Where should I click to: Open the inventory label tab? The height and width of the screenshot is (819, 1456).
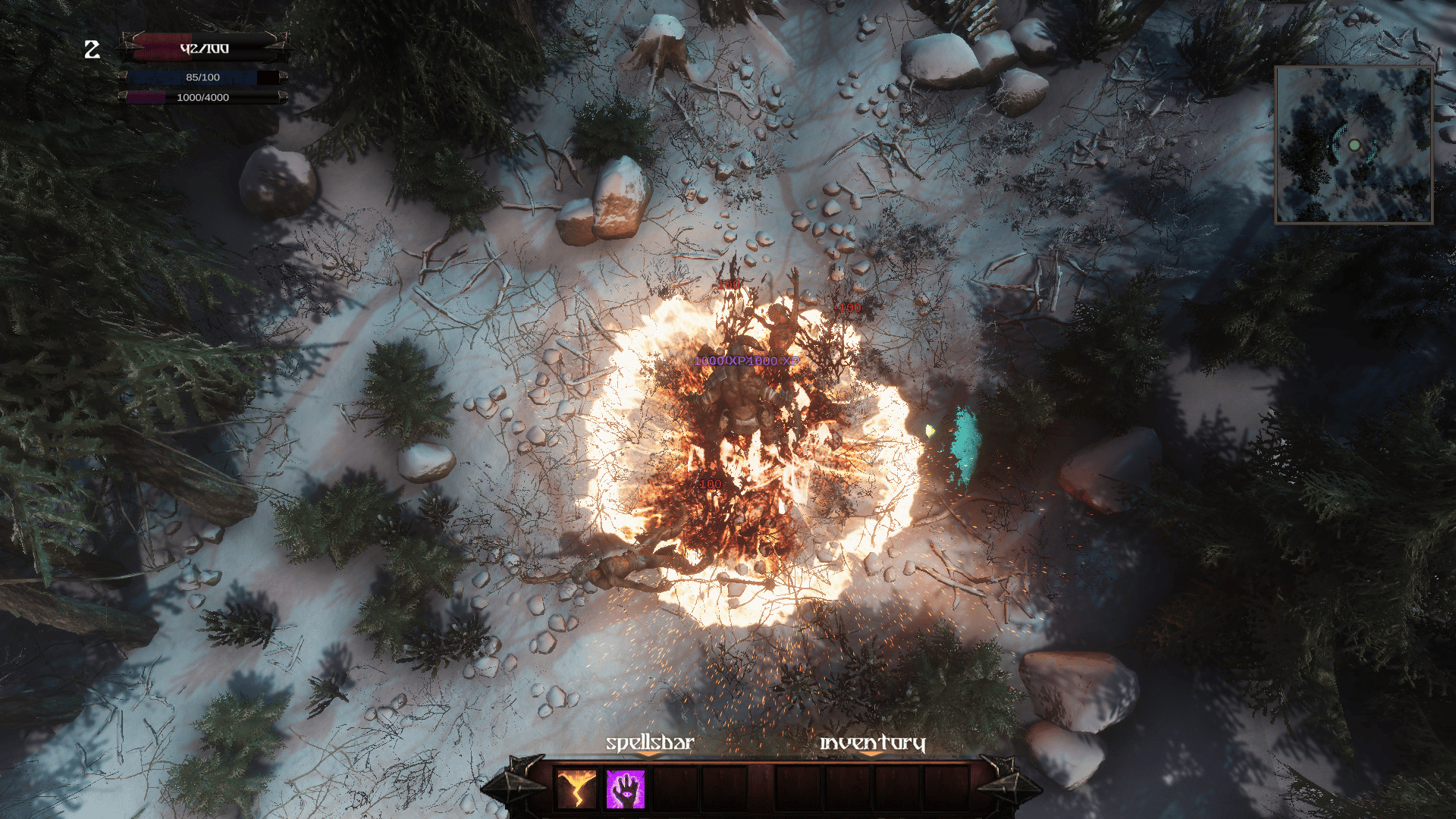click(872, 743)
